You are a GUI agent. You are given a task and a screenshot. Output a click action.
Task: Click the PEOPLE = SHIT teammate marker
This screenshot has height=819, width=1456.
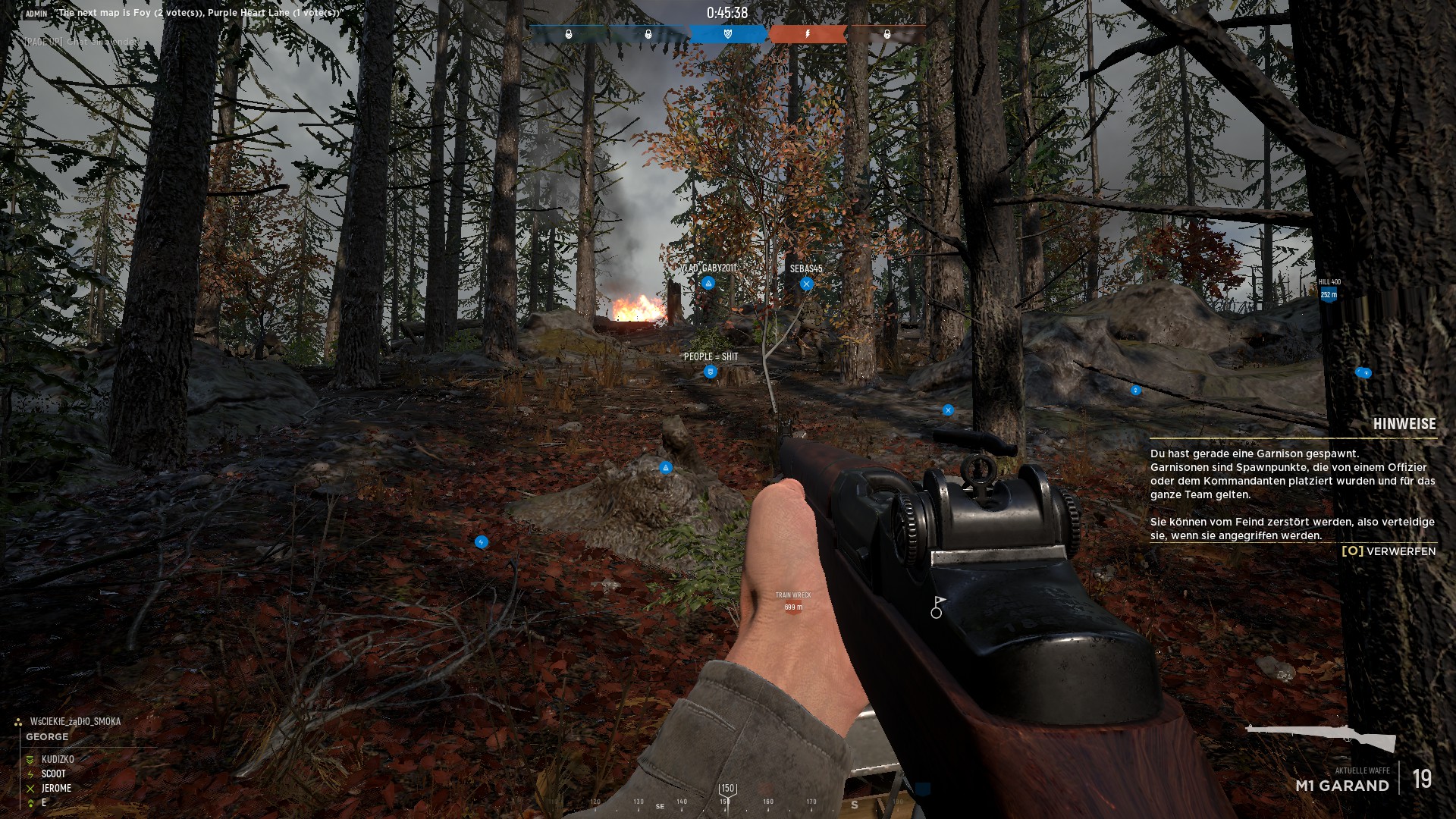711,372
